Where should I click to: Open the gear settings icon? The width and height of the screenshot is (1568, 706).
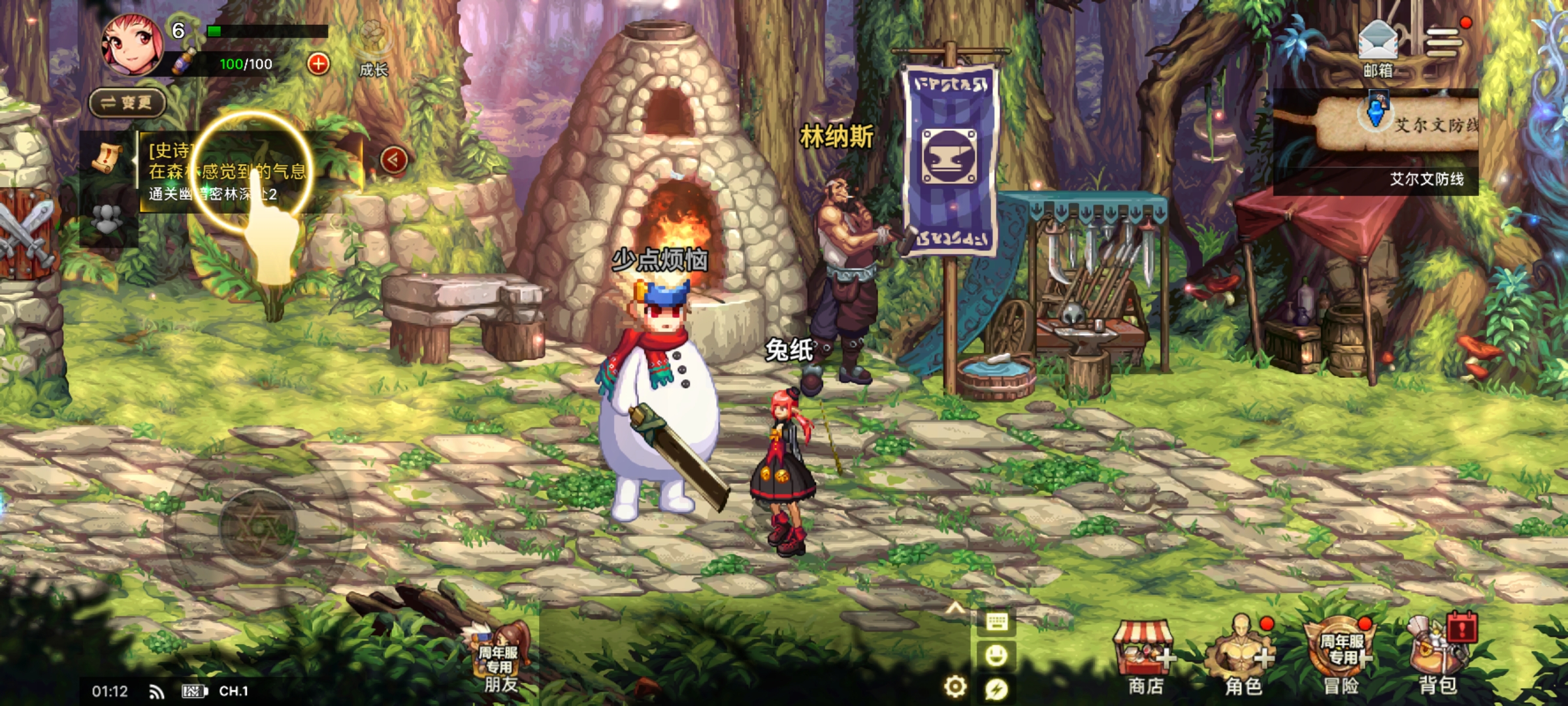coord(955,686)
